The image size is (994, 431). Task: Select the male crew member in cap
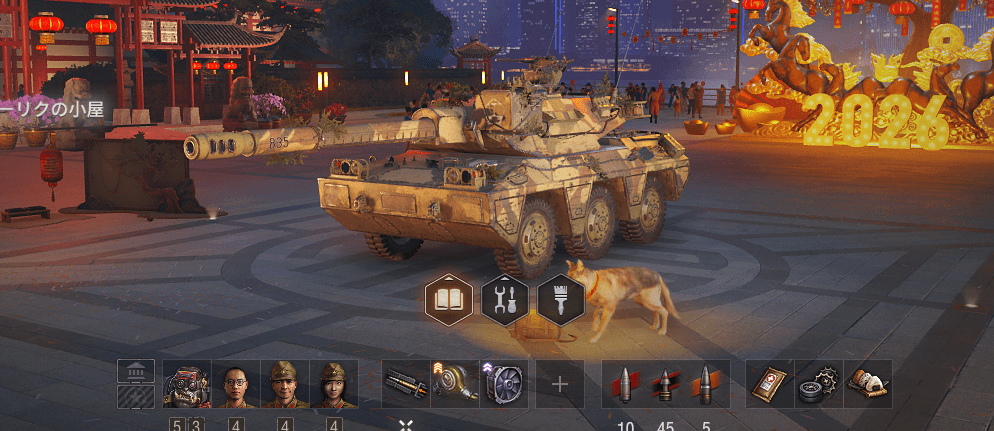(x=284, y=384)
